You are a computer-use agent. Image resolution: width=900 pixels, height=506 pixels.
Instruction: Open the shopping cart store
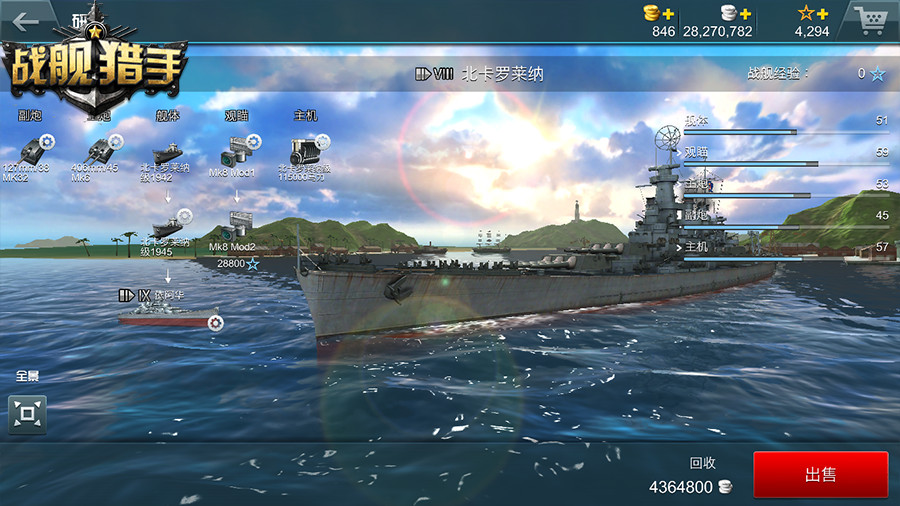[869, 20]
